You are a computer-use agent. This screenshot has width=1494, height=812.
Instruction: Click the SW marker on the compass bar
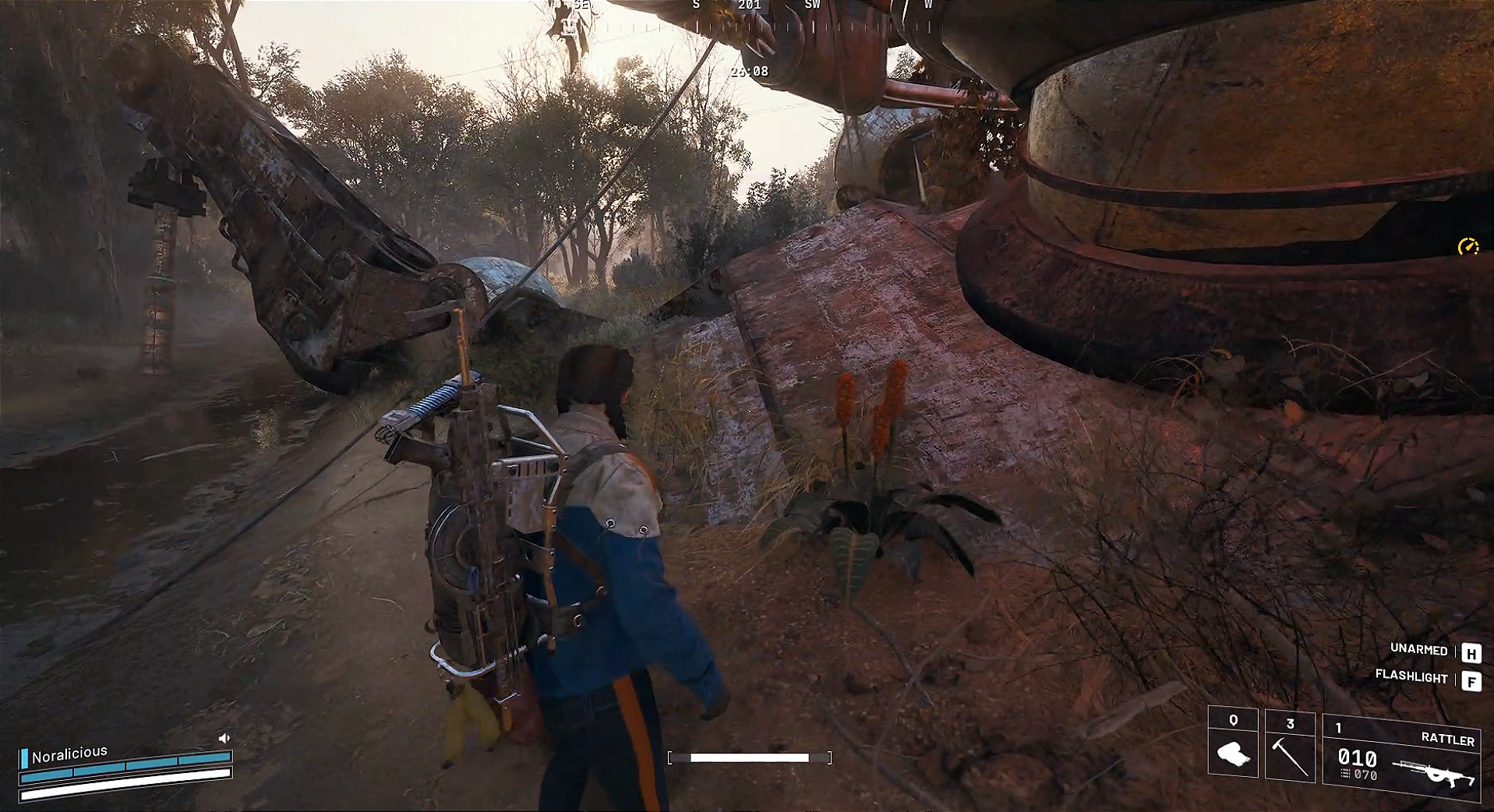point(811,5)
